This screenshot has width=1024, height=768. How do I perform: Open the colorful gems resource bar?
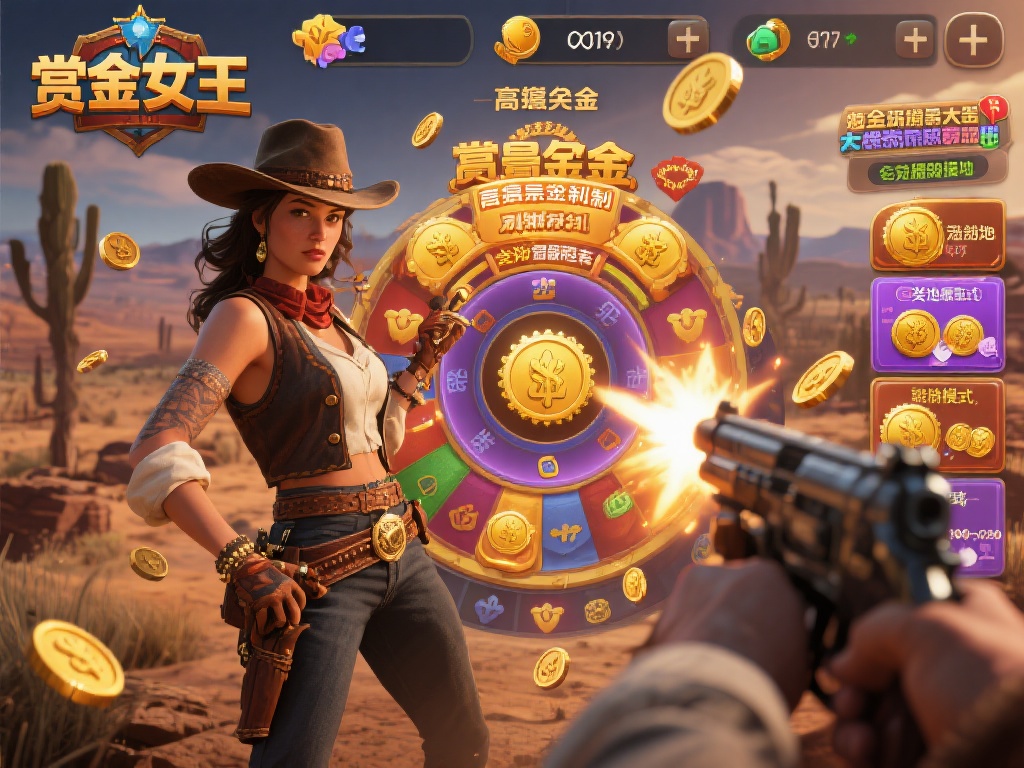coord(381,40)
